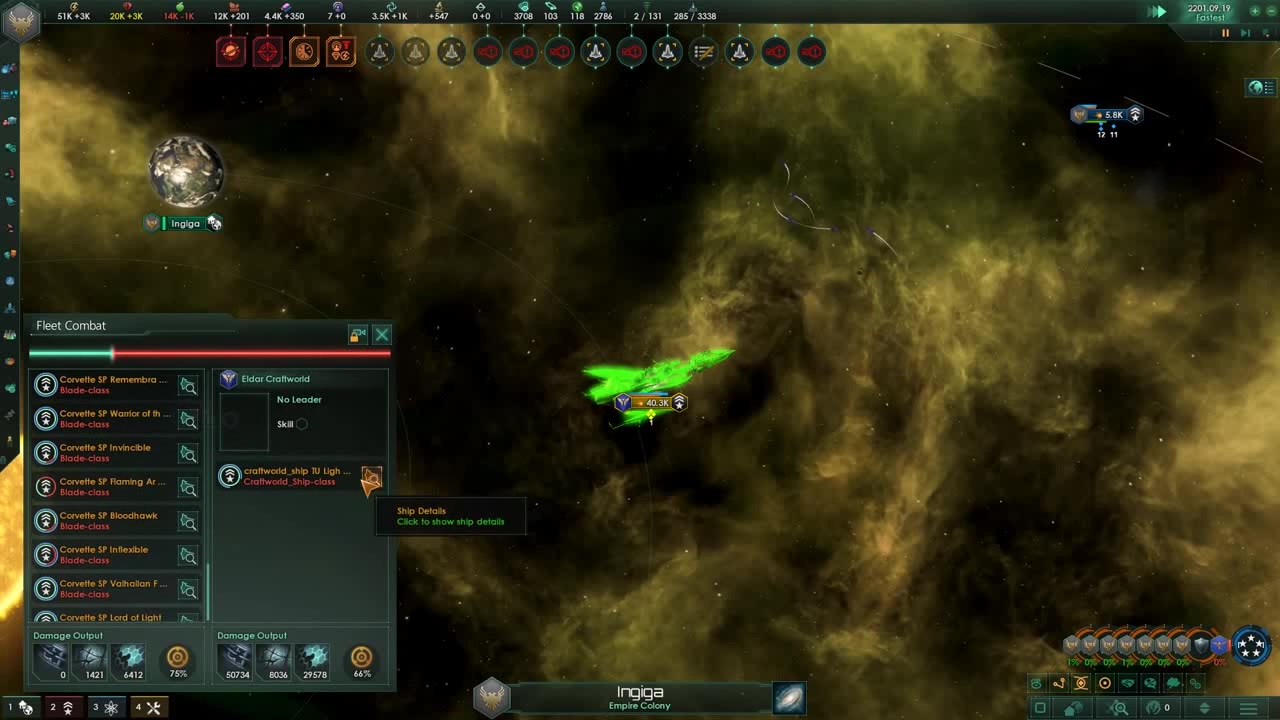
Task: Open ship details for Corvette SP Inflexible
Action: (x=188, y=555)
